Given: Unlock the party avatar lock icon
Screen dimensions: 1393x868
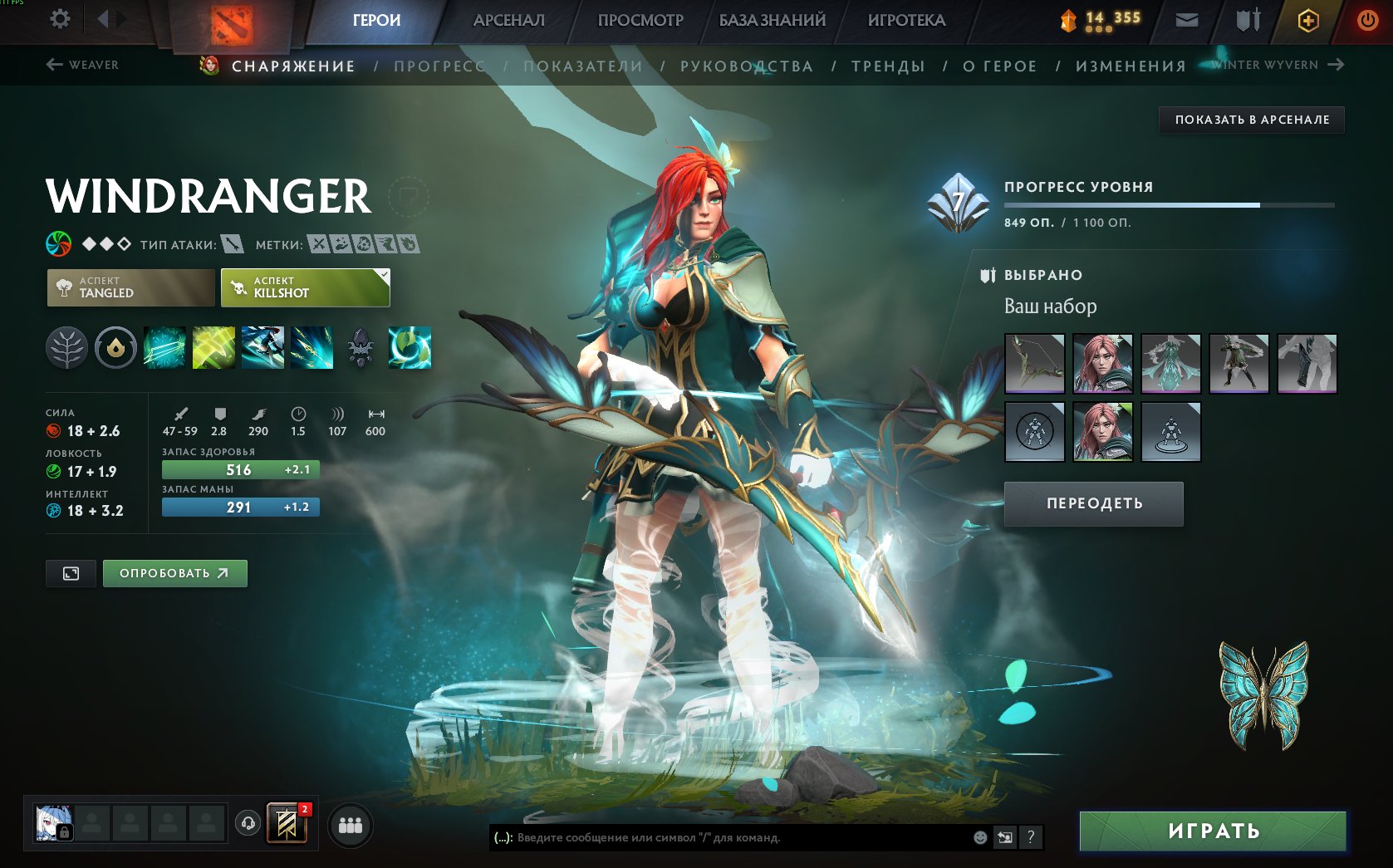Looking at the screenshot, I should 66,834.
